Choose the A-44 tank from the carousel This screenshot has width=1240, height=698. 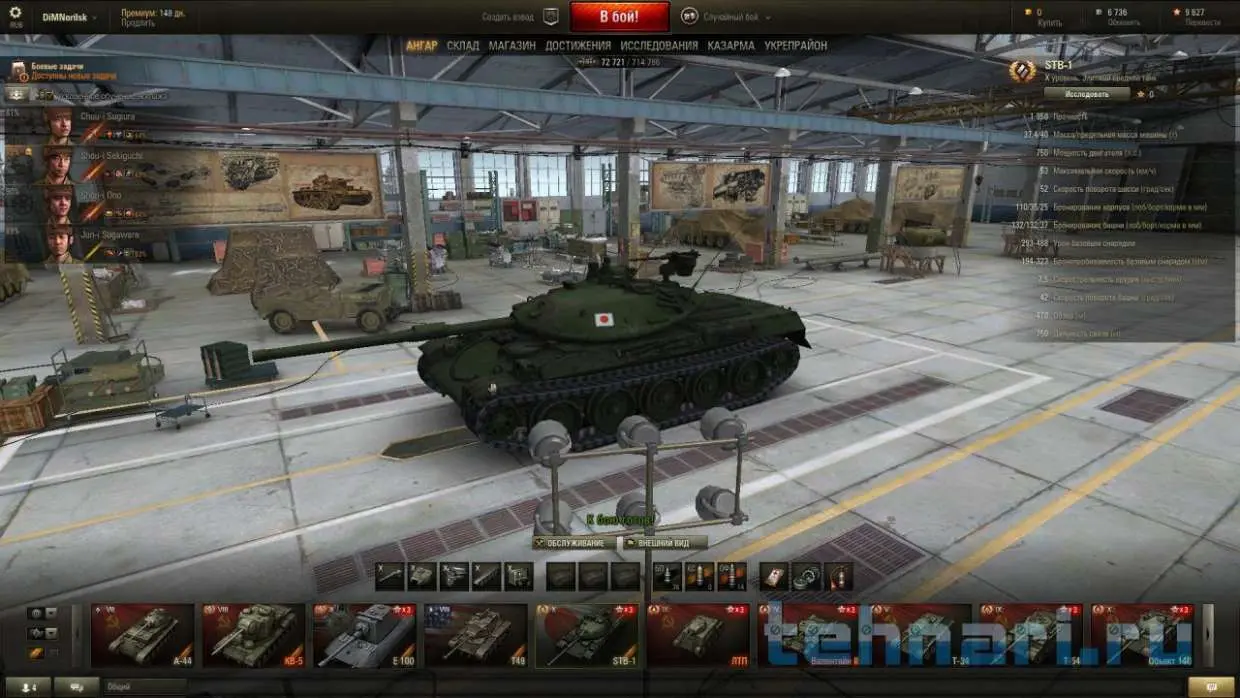(142, 635)
